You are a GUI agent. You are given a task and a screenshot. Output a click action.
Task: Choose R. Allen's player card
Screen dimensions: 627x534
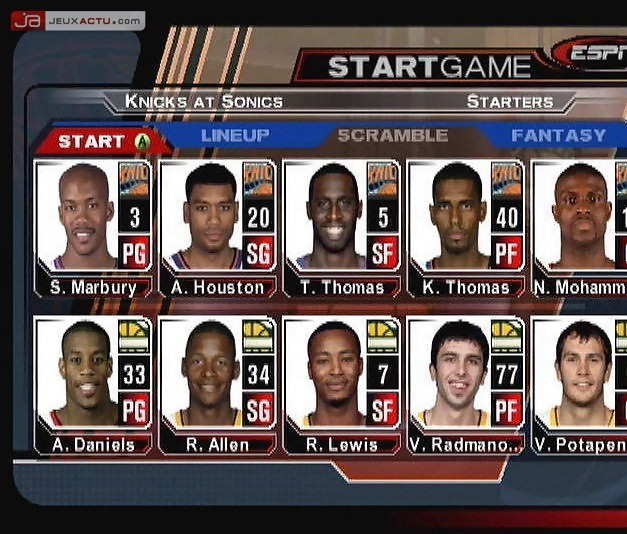click(217, 385)
